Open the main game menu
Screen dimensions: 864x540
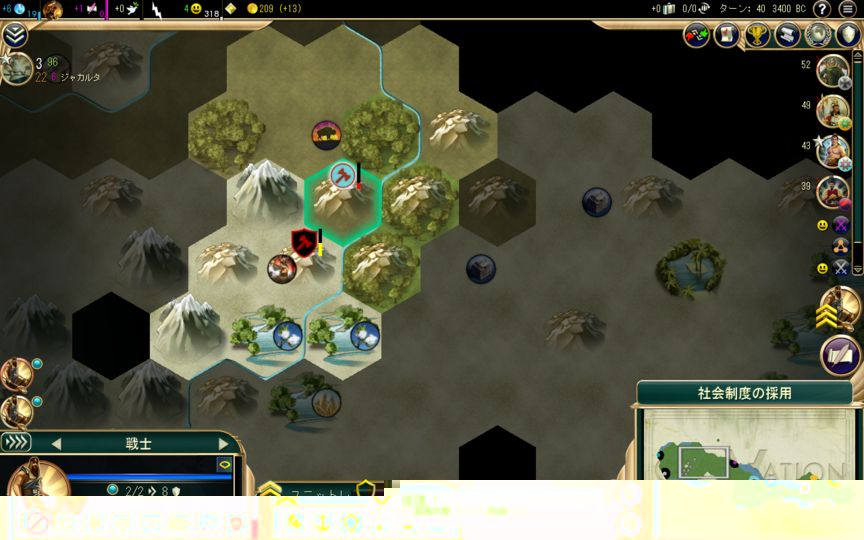(848, 9)
